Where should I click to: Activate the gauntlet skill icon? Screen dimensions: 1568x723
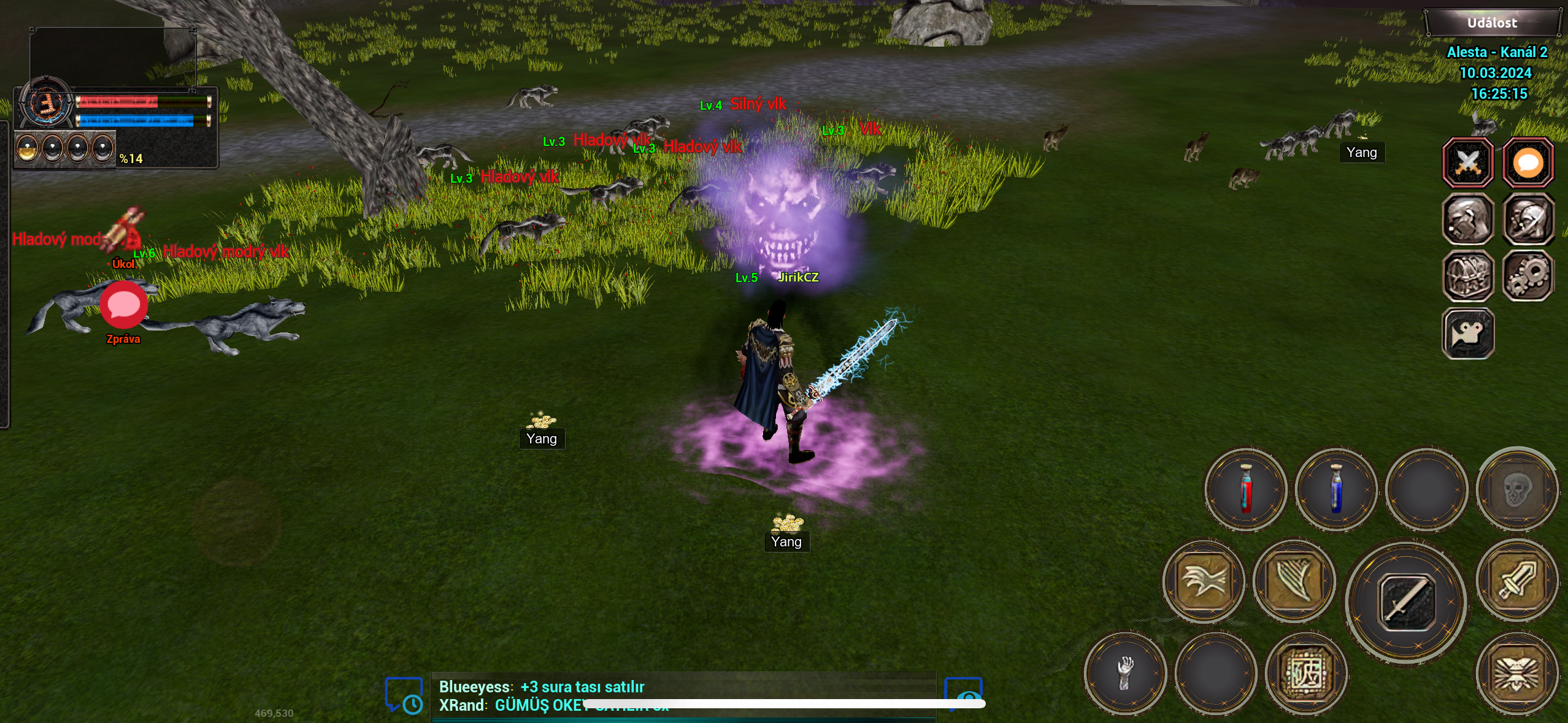click(1124, 673)
